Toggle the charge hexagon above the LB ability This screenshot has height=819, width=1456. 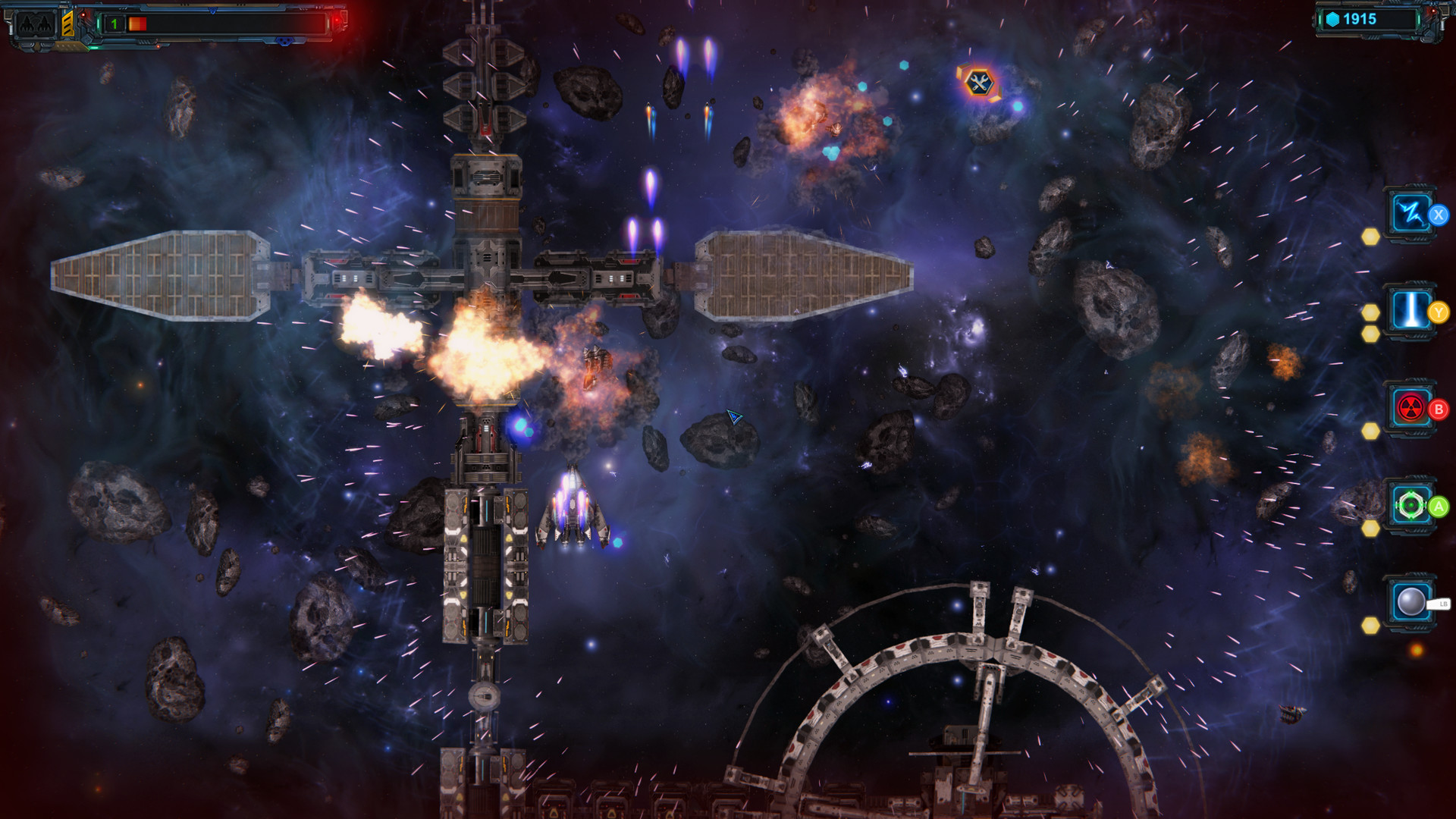[1370, 626]
